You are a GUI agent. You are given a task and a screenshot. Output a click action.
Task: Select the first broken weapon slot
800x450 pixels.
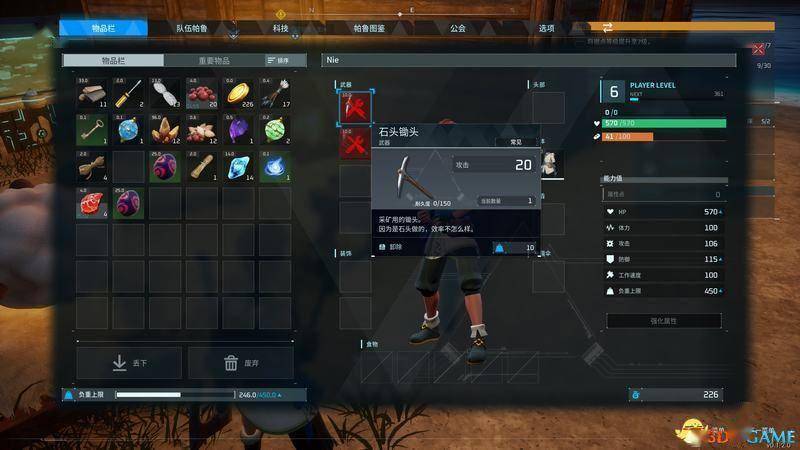pos(355,107)
